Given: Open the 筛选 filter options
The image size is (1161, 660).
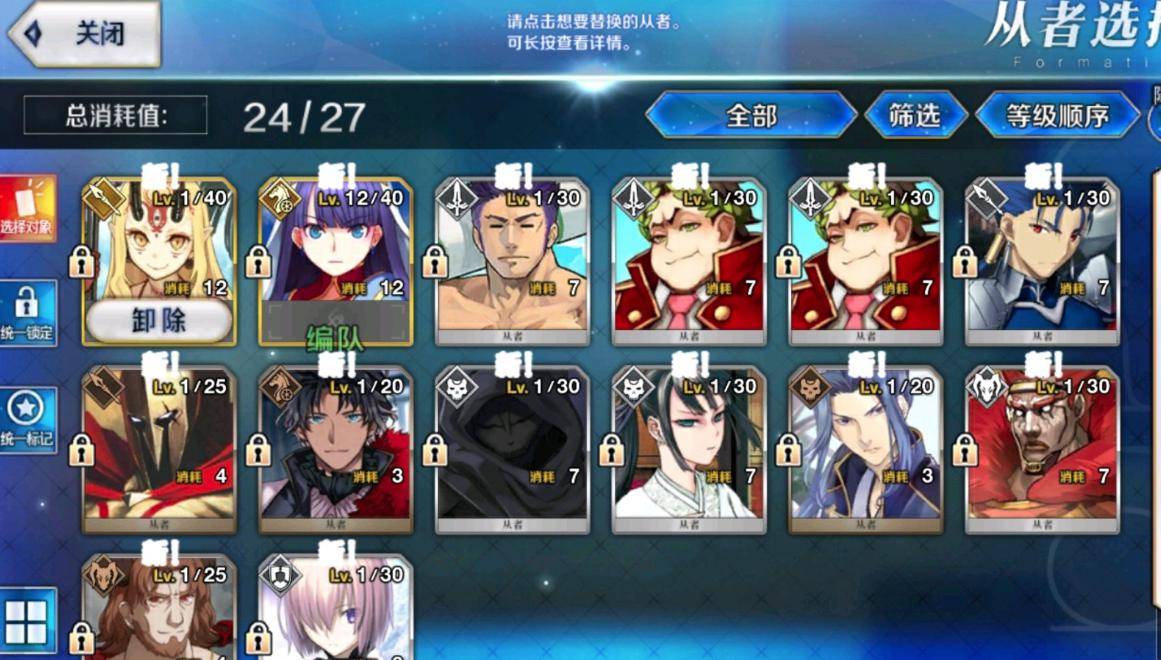Looking at the screenshot, I should (x=915, y=116).
